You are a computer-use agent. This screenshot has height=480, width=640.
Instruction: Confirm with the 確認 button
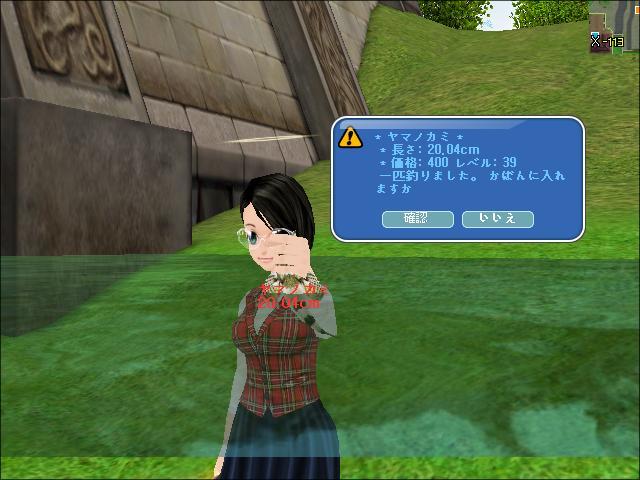tap(417, 218)
